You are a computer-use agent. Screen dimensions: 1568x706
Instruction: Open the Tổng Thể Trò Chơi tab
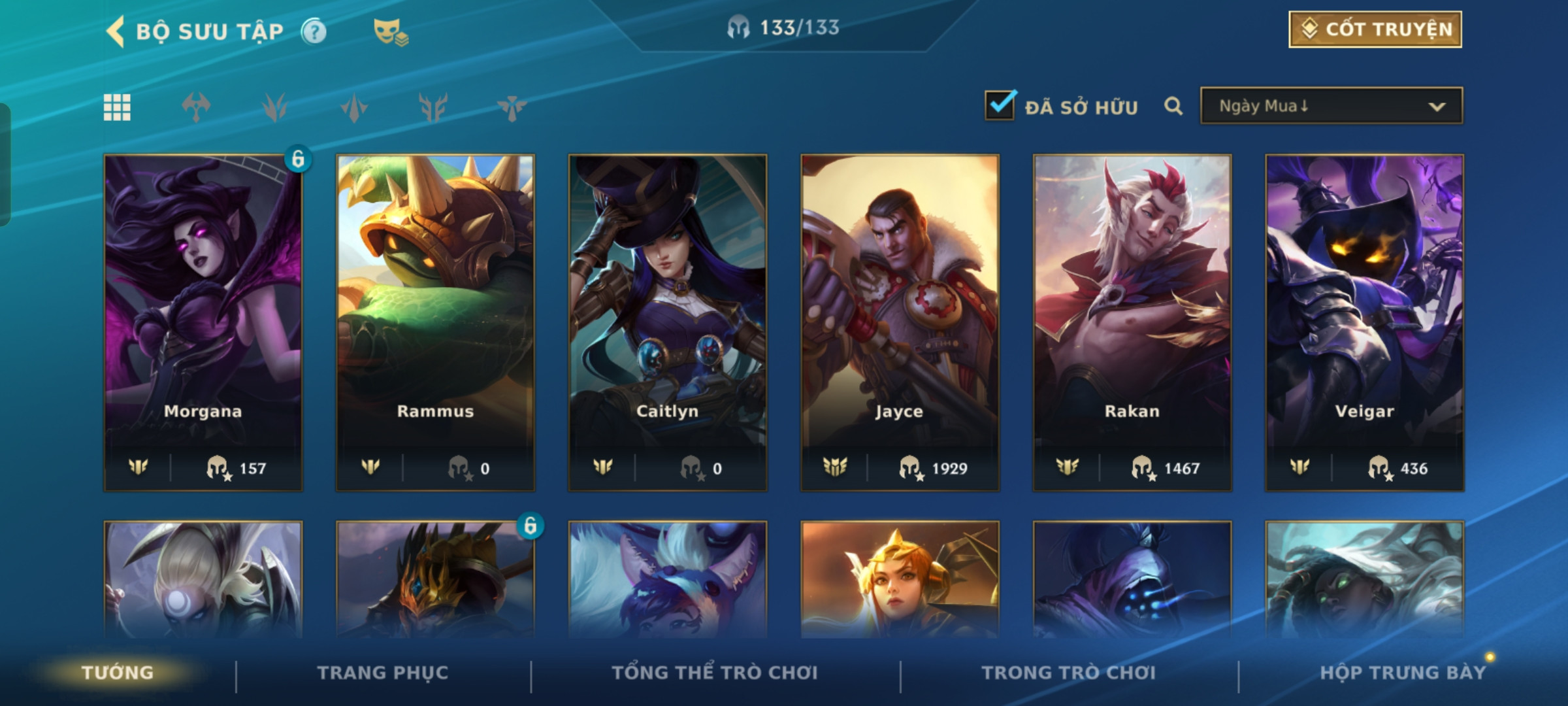715,673
